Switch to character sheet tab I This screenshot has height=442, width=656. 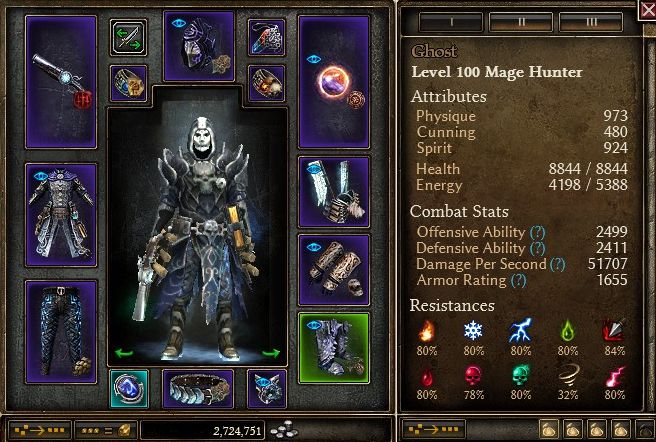[x=451, y=20]
